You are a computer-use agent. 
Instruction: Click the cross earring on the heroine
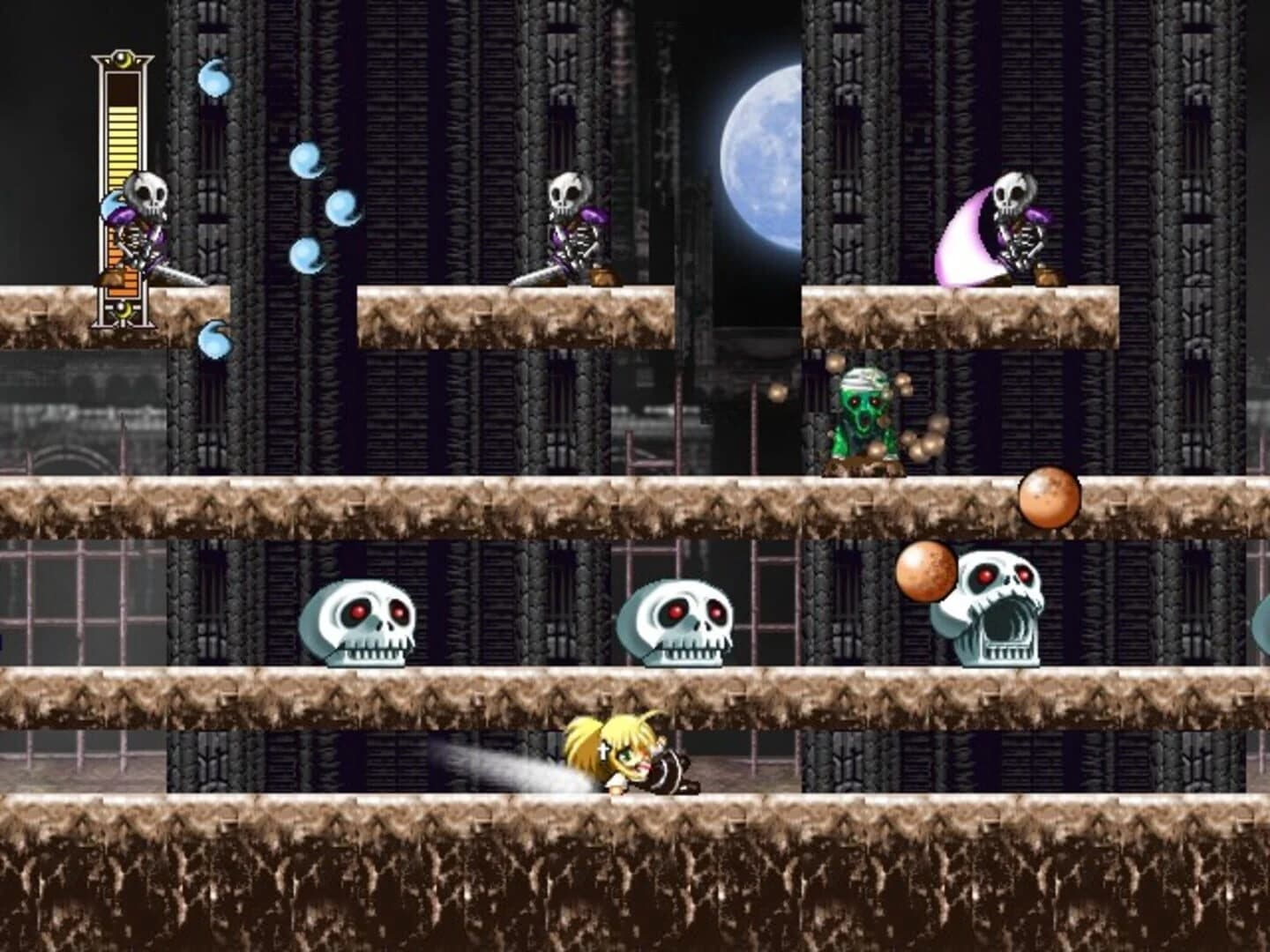point(603,752)
